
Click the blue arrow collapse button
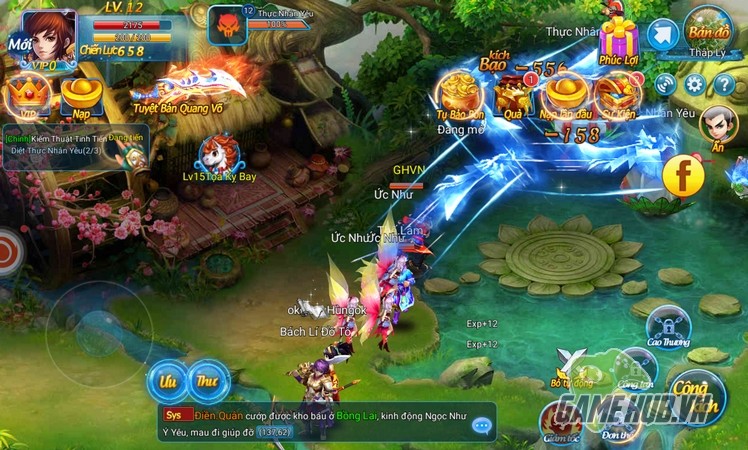[x=662, y=35]
